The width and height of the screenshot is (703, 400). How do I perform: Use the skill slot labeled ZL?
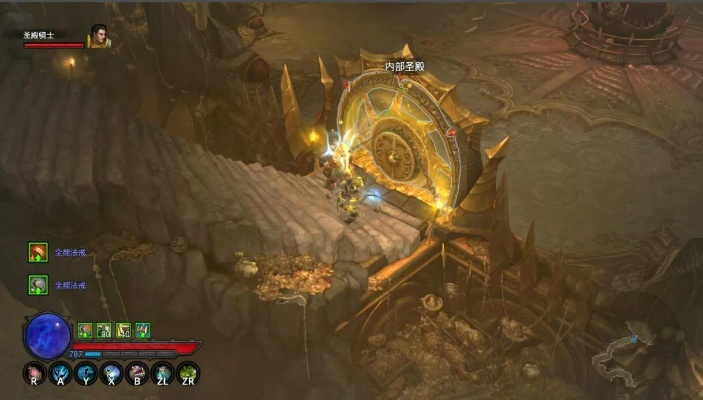point(162,374)
